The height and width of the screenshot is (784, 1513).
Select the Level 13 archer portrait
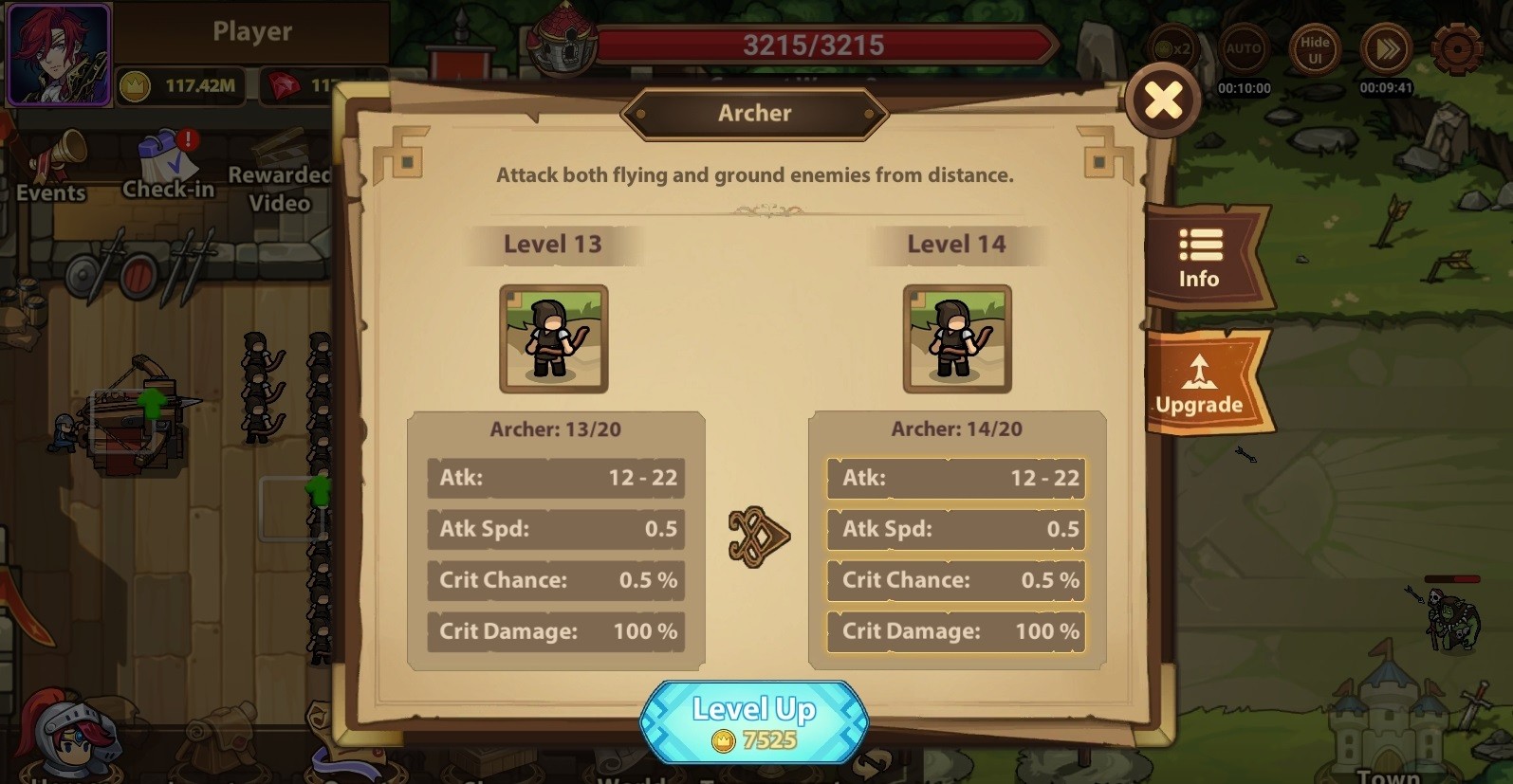[x=553, y=339]
